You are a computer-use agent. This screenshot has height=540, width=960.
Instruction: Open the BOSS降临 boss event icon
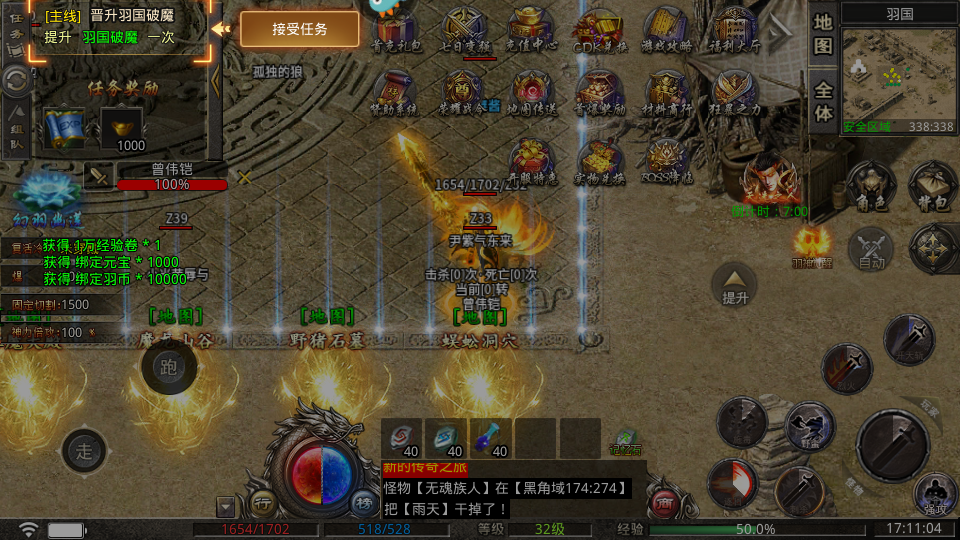click(x=665, y=160)
